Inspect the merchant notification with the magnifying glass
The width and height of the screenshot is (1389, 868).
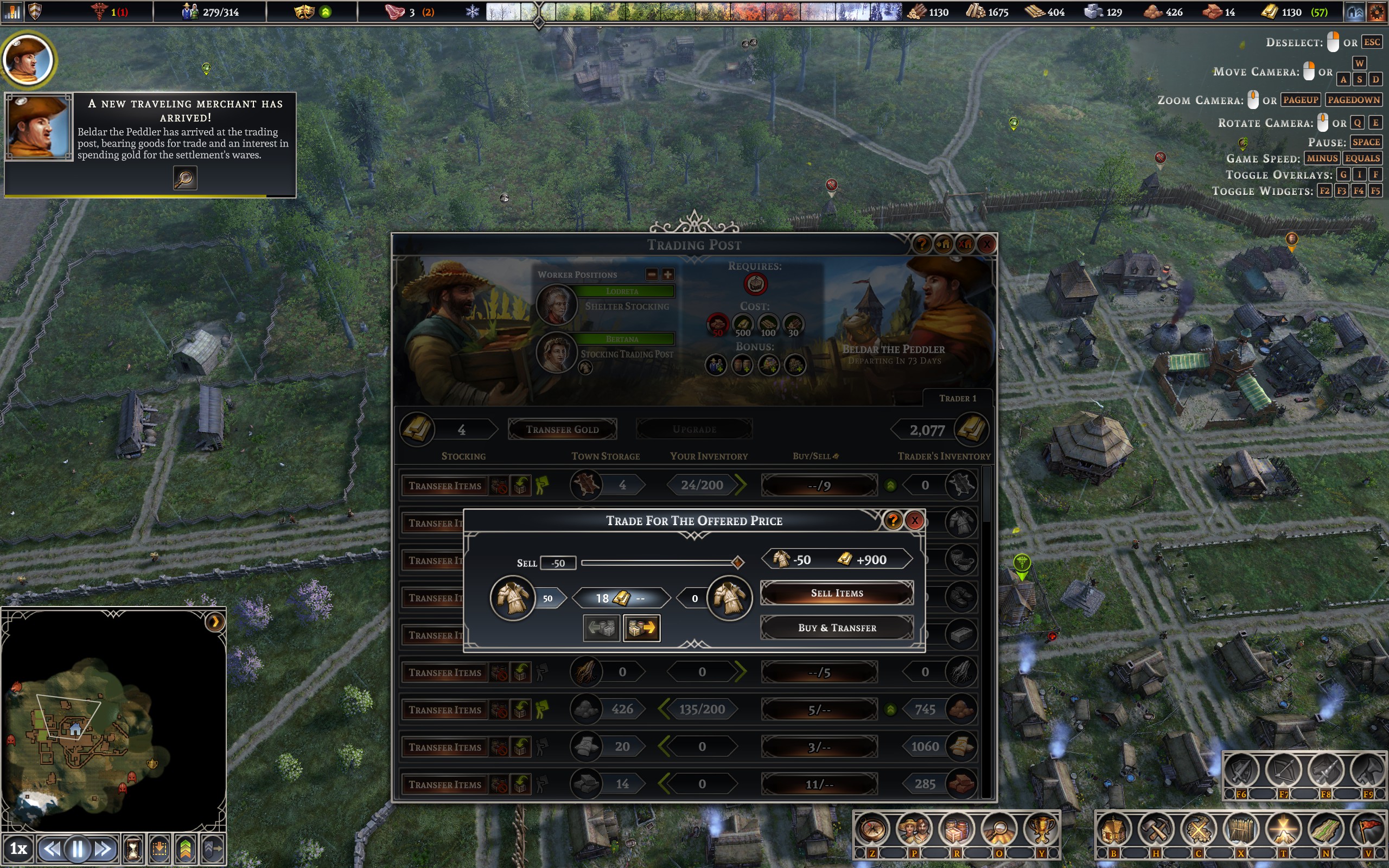coord(185,178)
